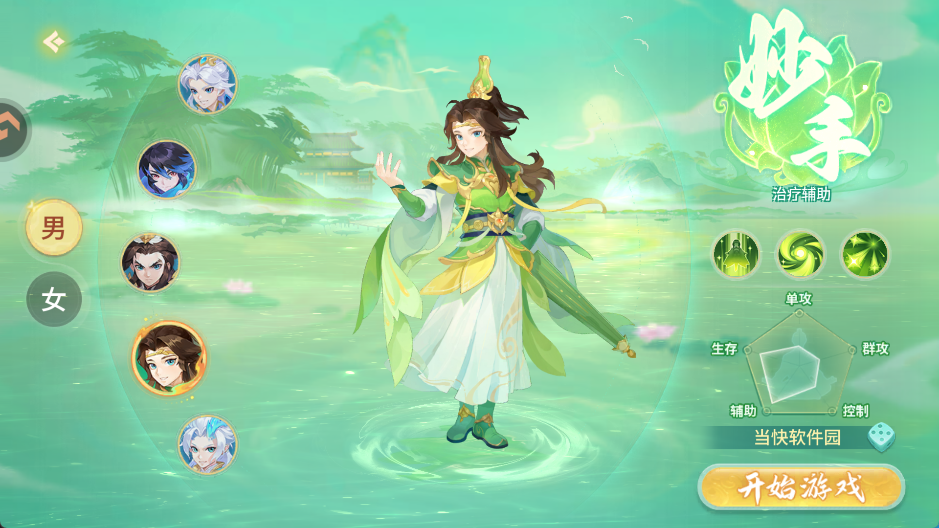Pick the silver-haired portrait with blue horn
The image size is (939, 528).
pos(207,444)
